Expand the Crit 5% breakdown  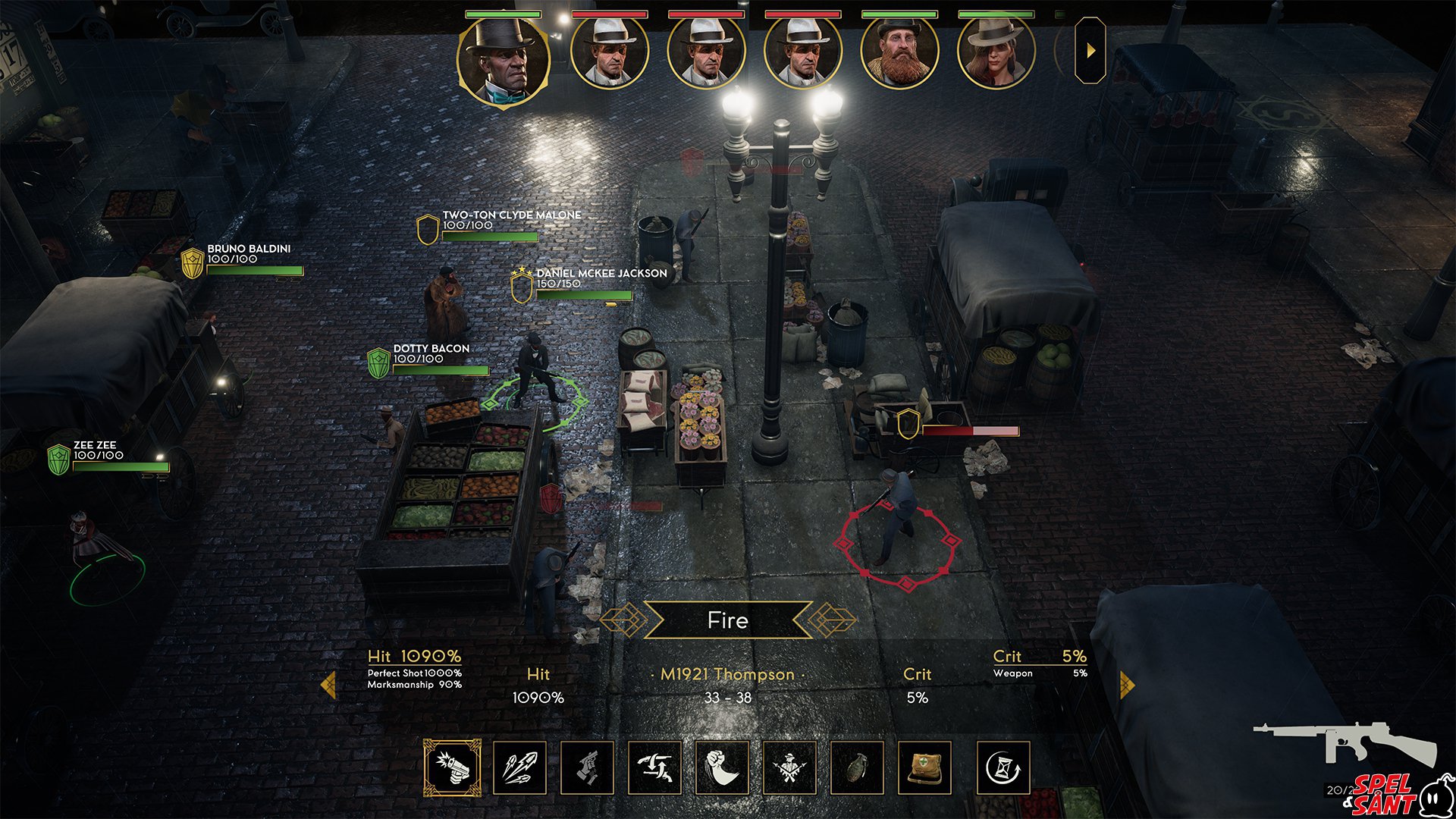(1039, 657)
